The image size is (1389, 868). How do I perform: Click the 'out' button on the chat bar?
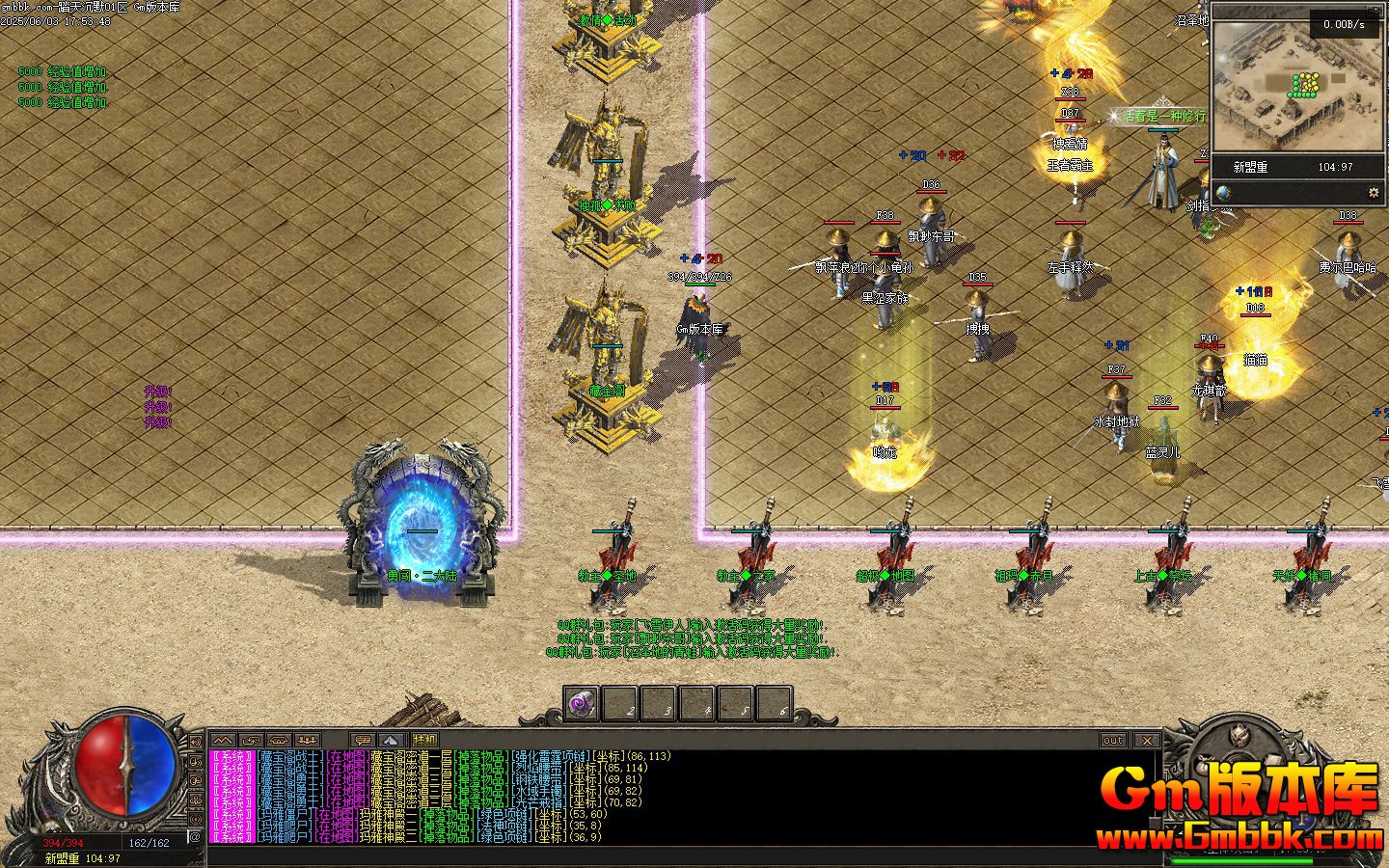(x=1113, y=740)
